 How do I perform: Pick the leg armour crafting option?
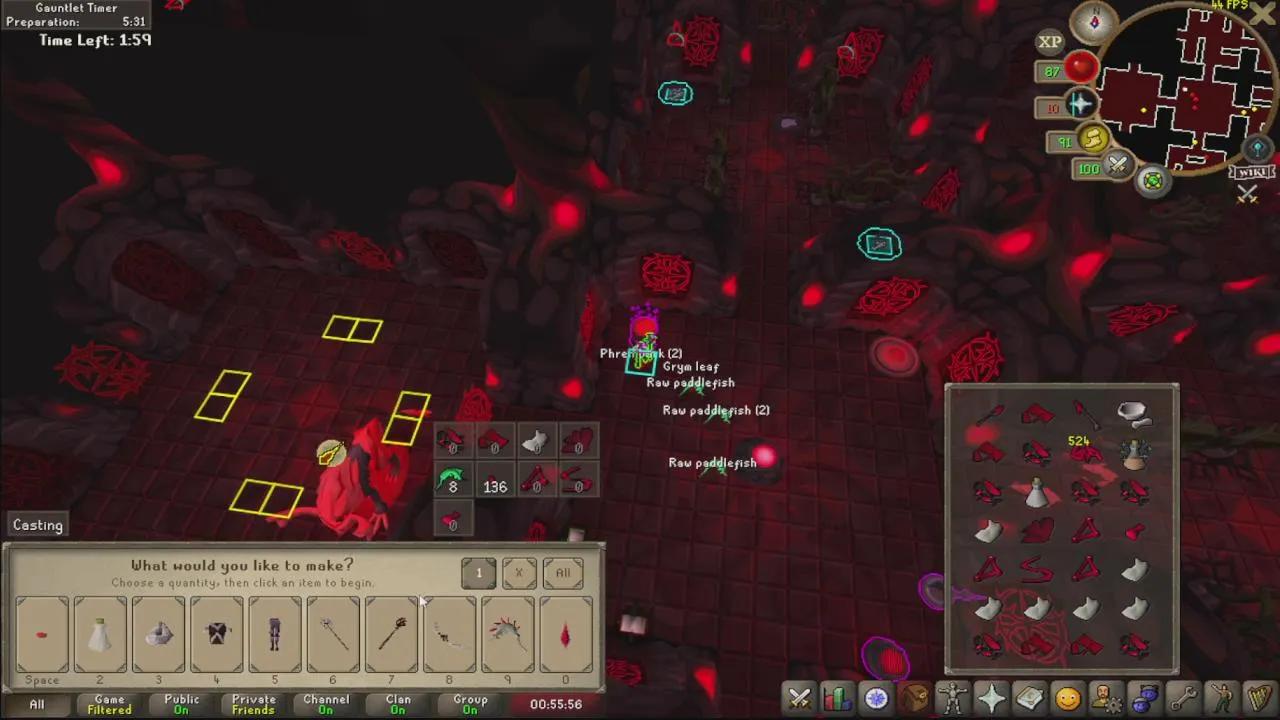275,634
